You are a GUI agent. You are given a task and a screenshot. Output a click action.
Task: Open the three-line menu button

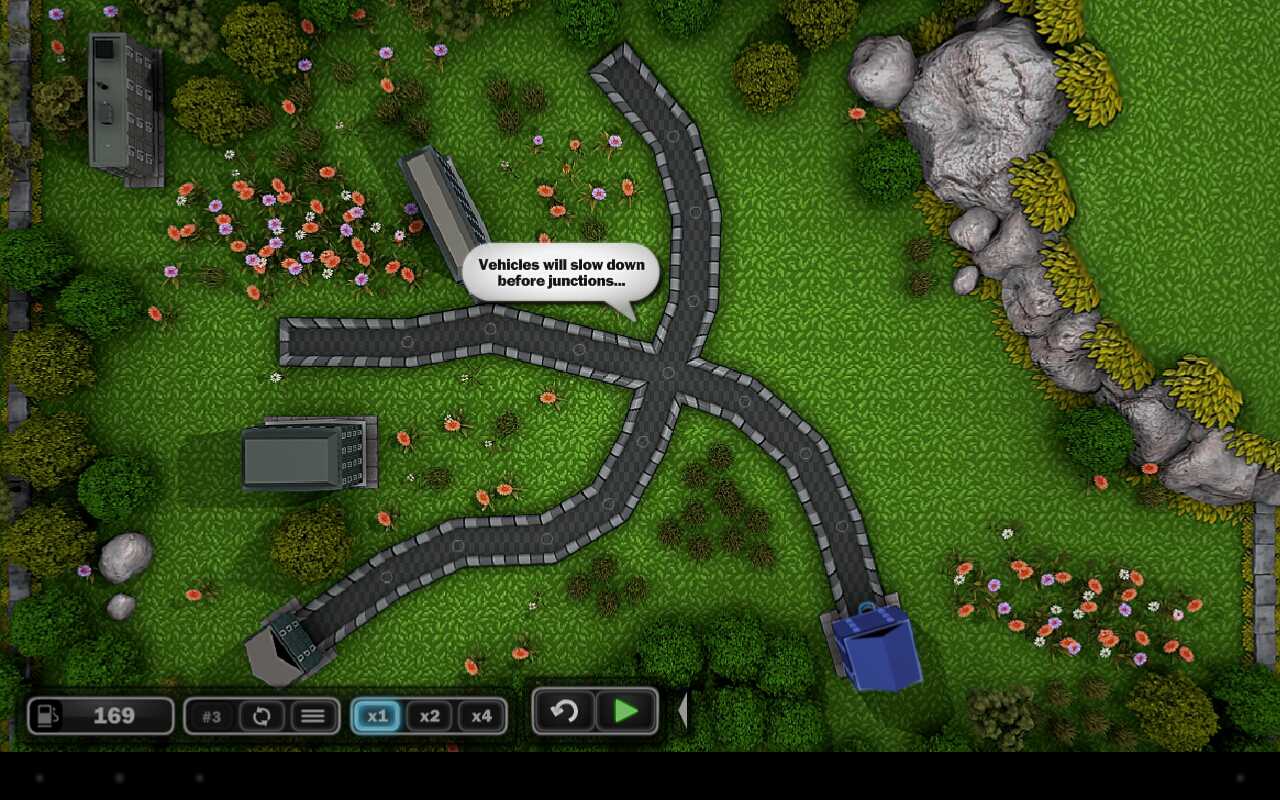(313, 716)
